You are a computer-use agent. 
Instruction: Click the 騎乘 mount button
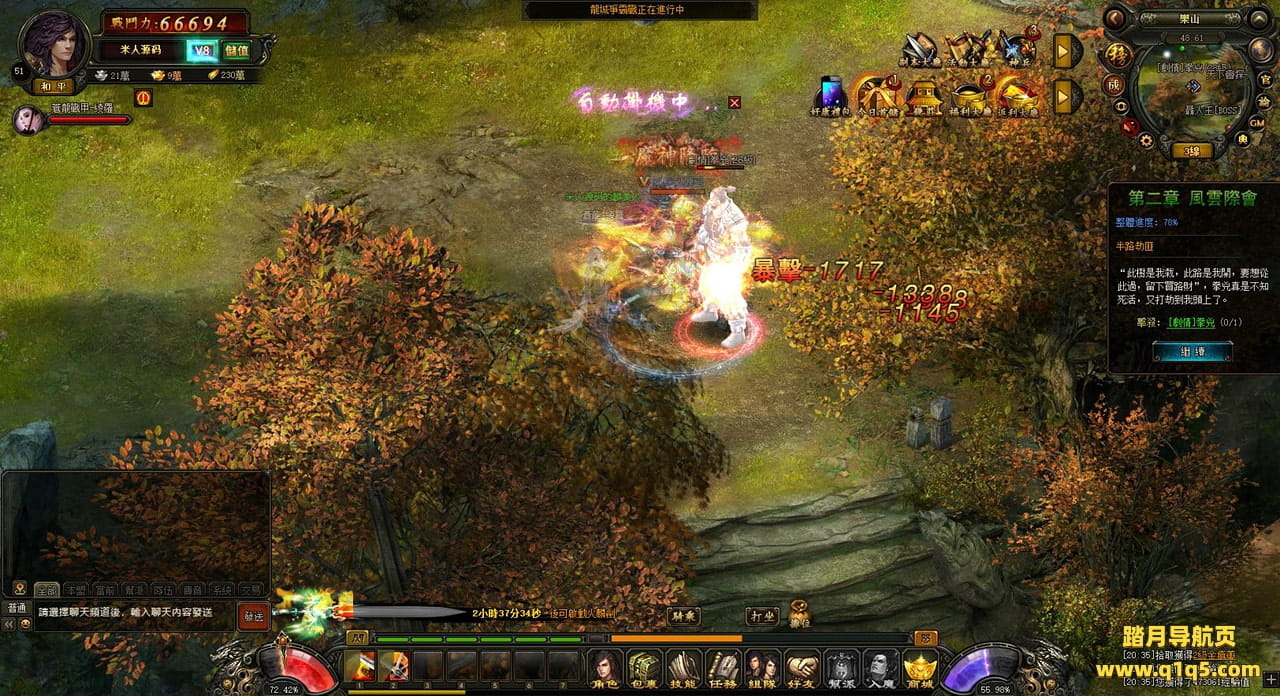(x=684, y=616)
